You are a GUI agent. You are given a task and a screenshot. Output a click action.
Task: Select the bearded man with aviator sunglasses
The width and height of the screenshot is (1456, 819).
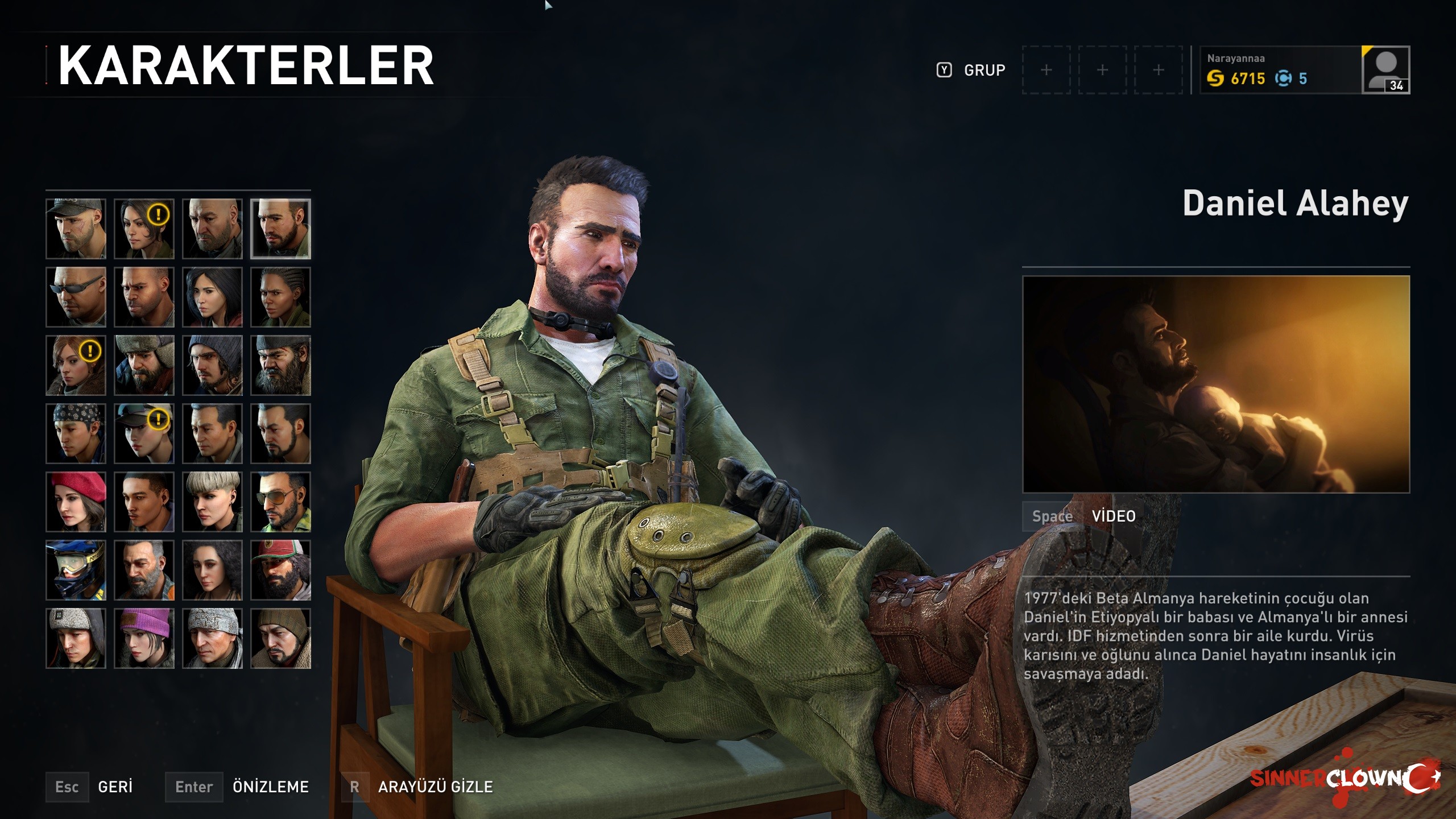pyautogui.click(x=280, y=502)
